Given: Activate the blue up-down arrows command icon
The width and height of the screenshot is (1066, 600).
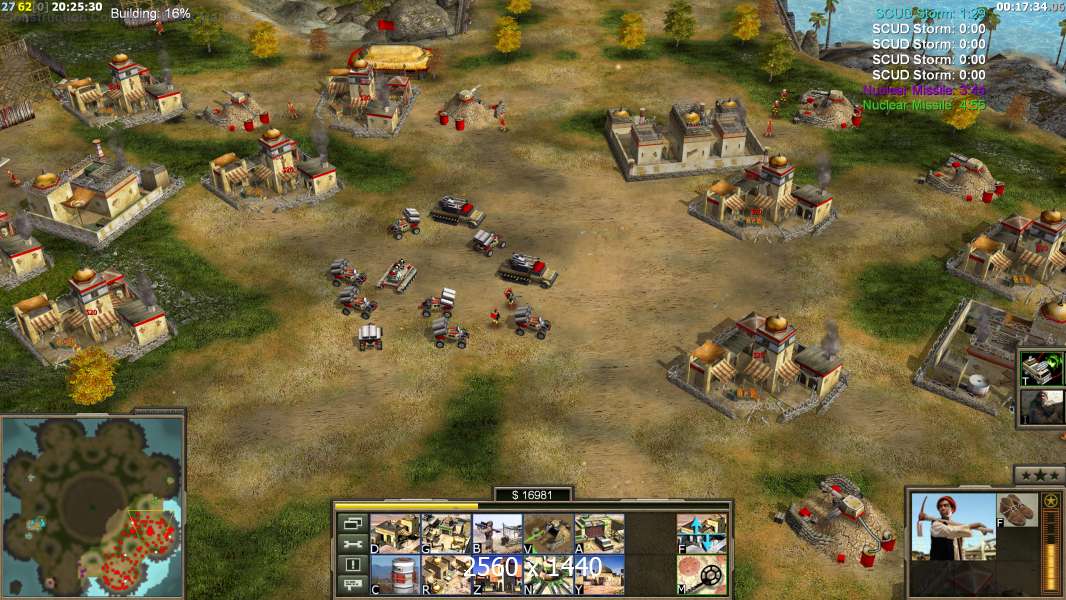Looking at the screenshot, I should point(701,533).
